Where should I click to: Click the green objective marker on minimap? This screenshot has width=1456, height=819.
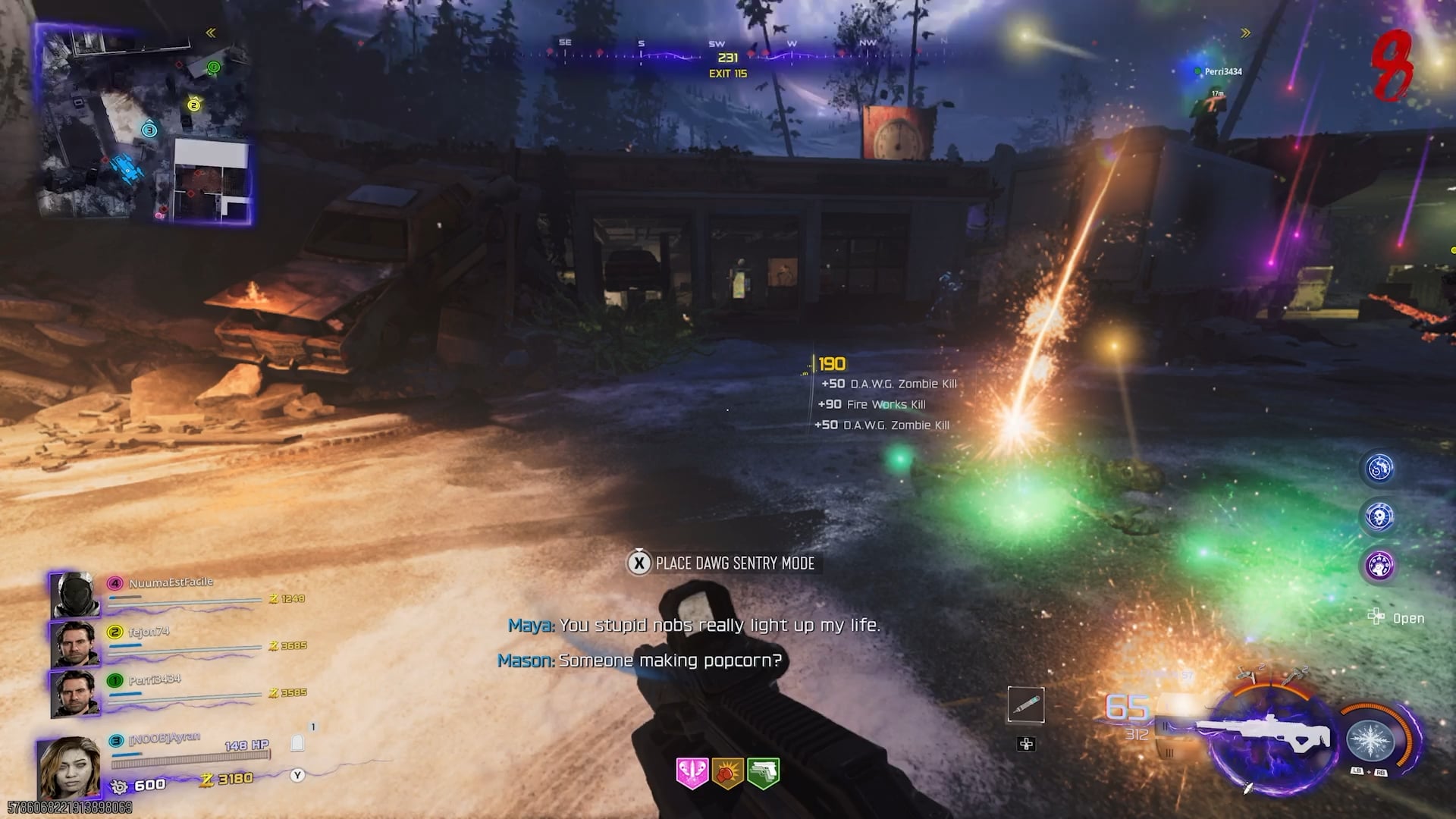[214, 67]
